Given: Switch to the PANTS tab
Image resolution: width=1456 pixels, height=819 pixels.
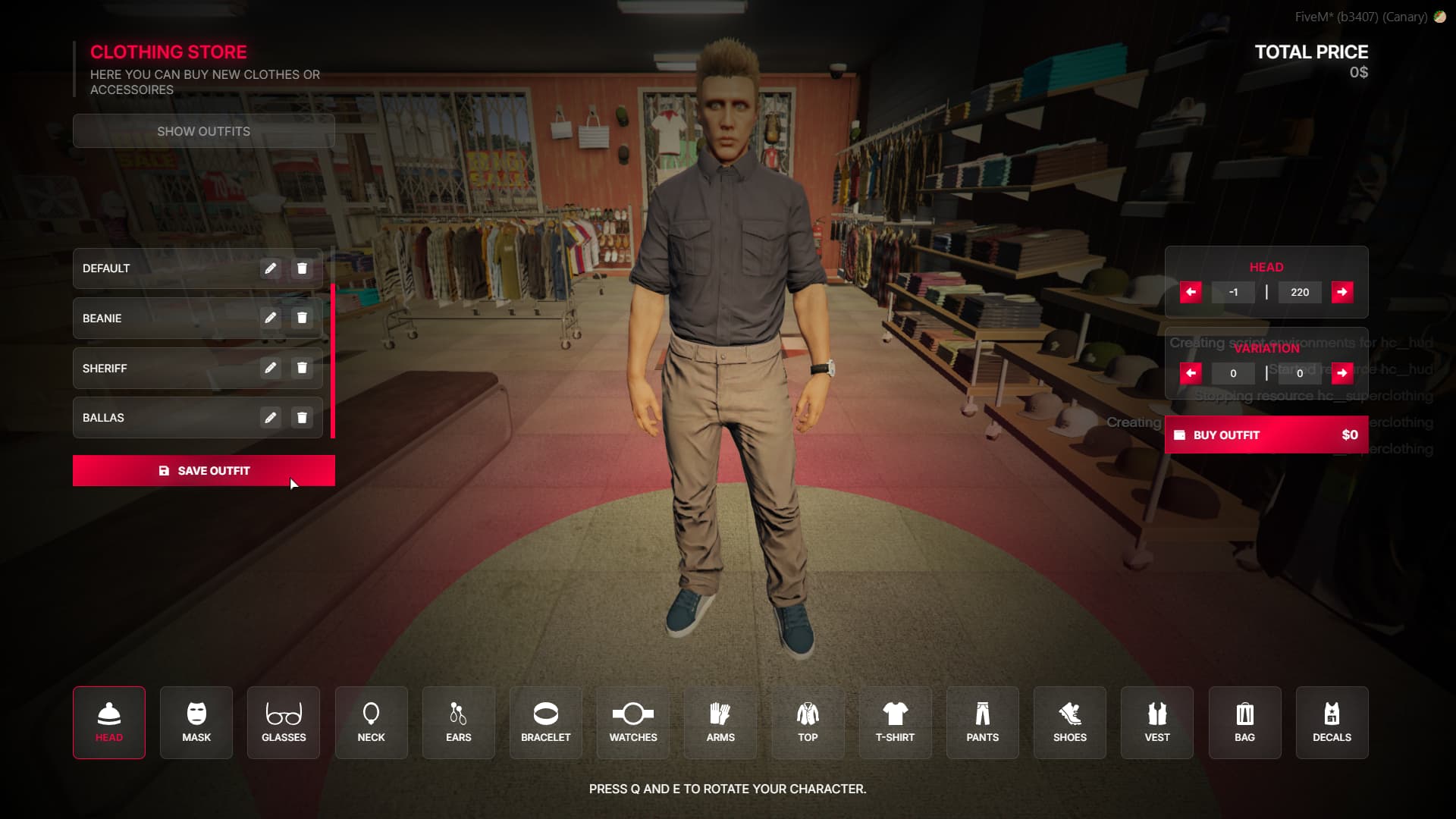Looking at the screenshot, I should (x=982, y=722).
